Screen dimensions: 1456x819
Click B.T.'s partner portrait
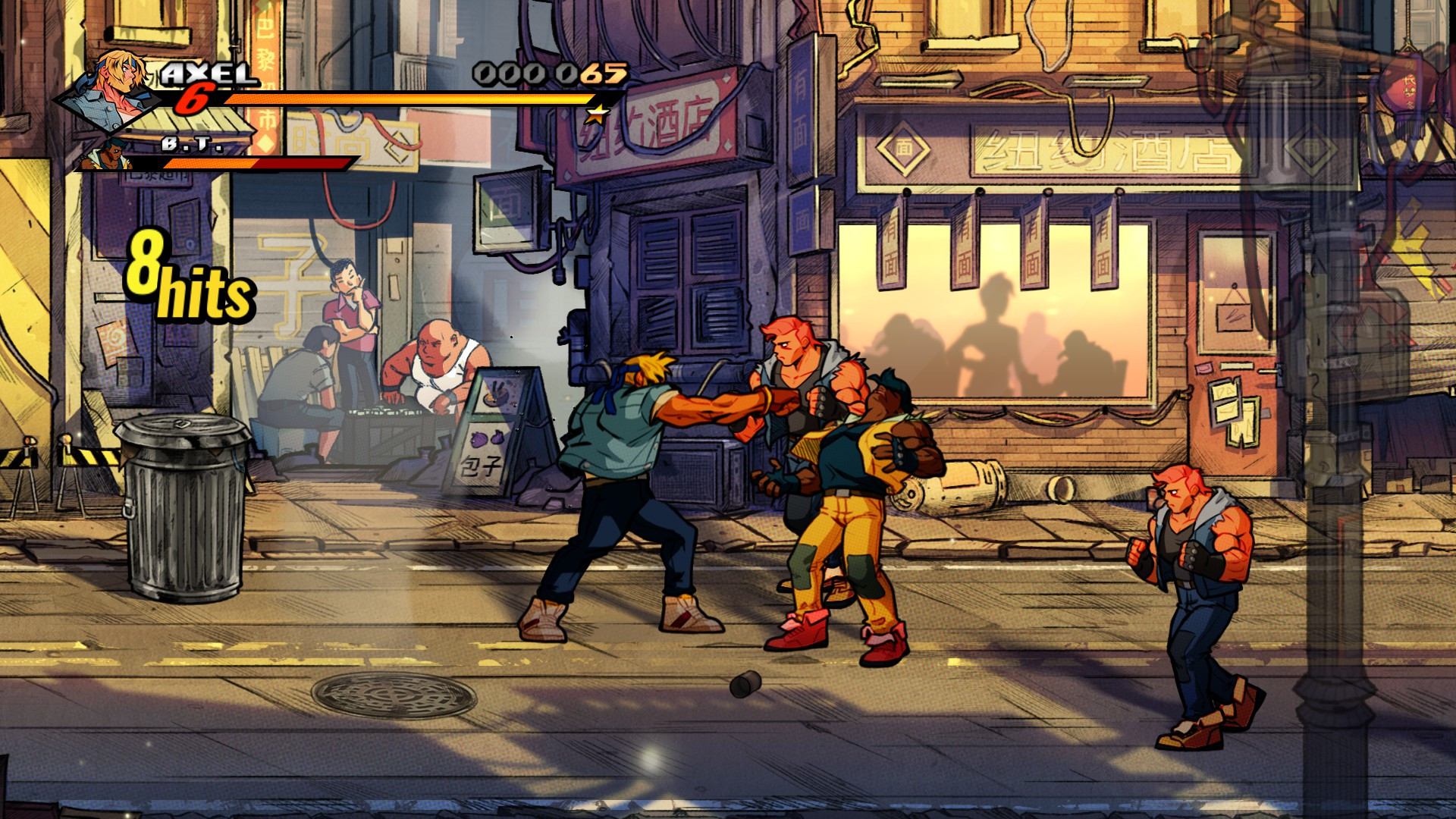tap(110, 155)
